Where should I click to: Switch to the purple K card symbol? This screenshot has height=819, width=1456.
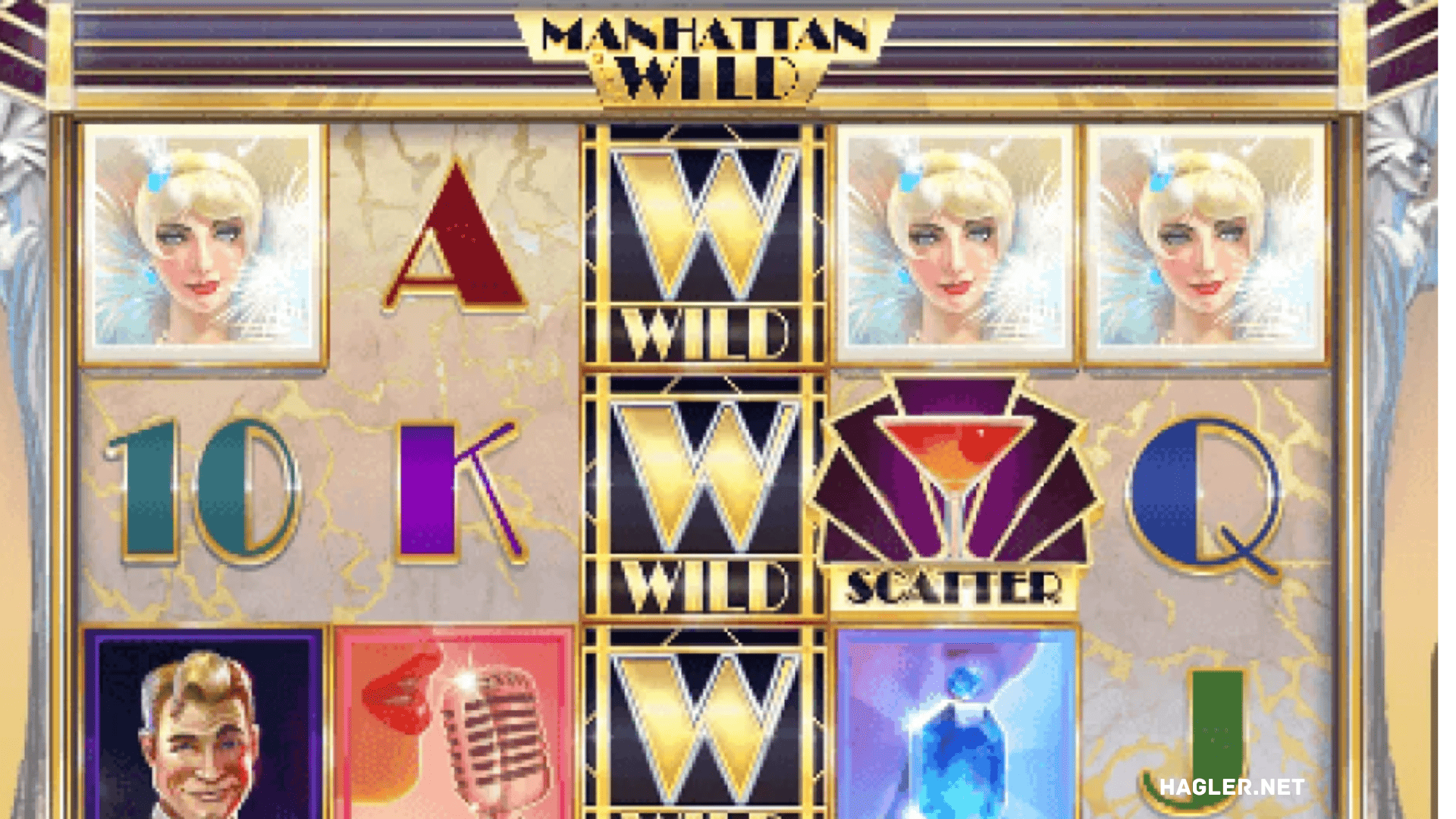coord(455,493)
